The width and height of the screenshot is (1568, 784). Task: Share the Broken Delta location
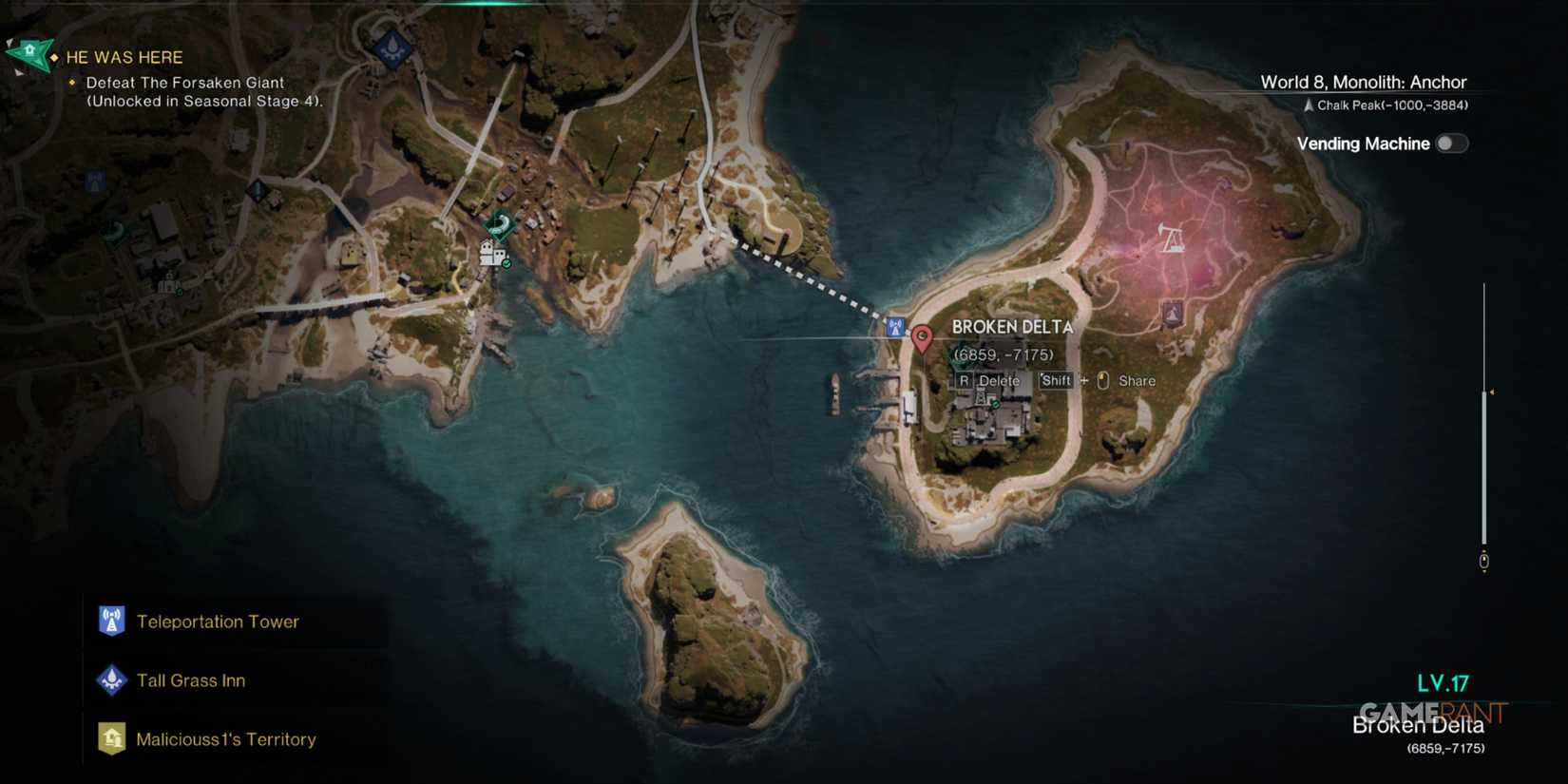1136,380
